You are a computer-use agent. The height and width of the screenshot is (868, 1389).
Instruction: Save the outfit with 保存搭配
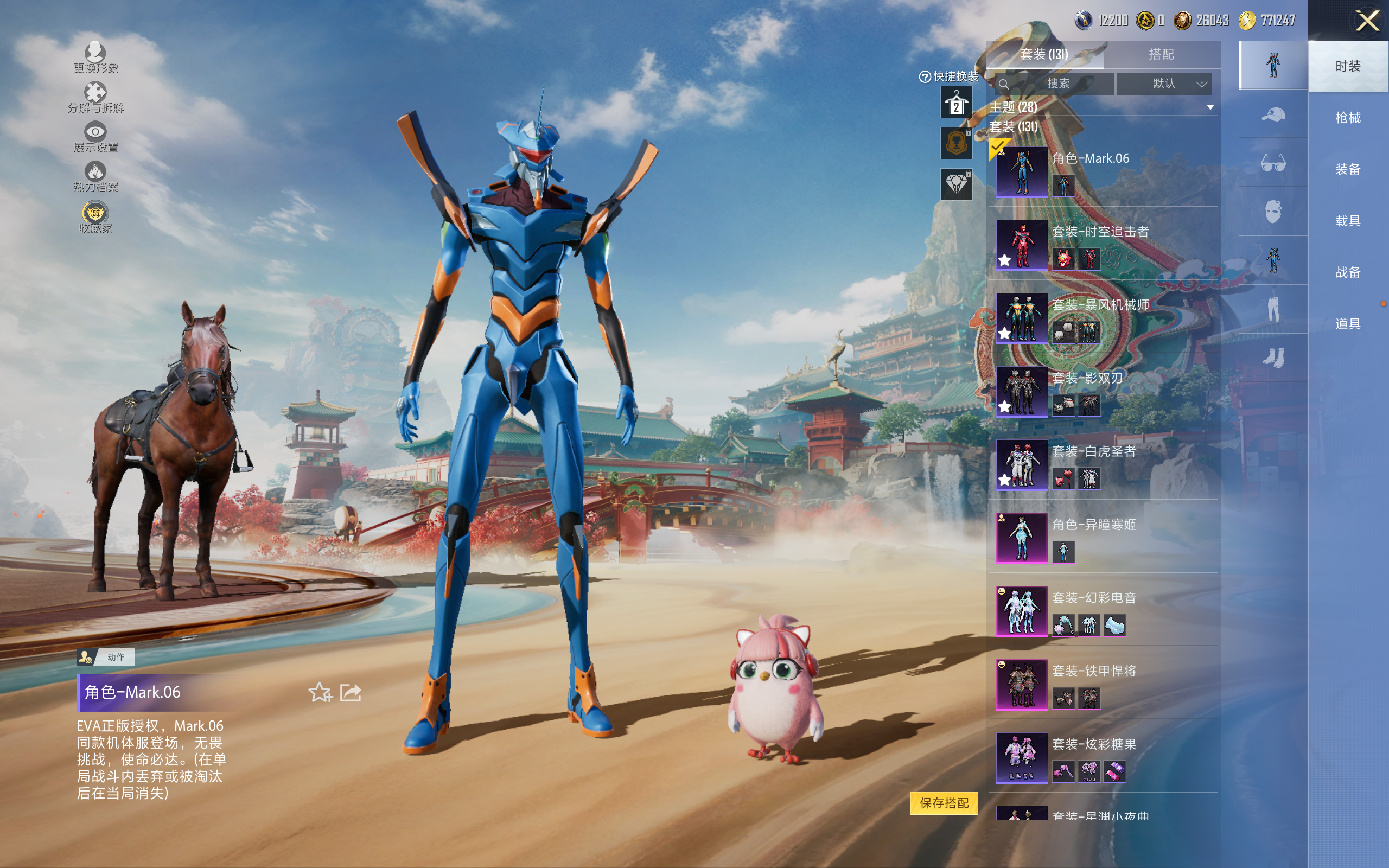coord(944,803)
